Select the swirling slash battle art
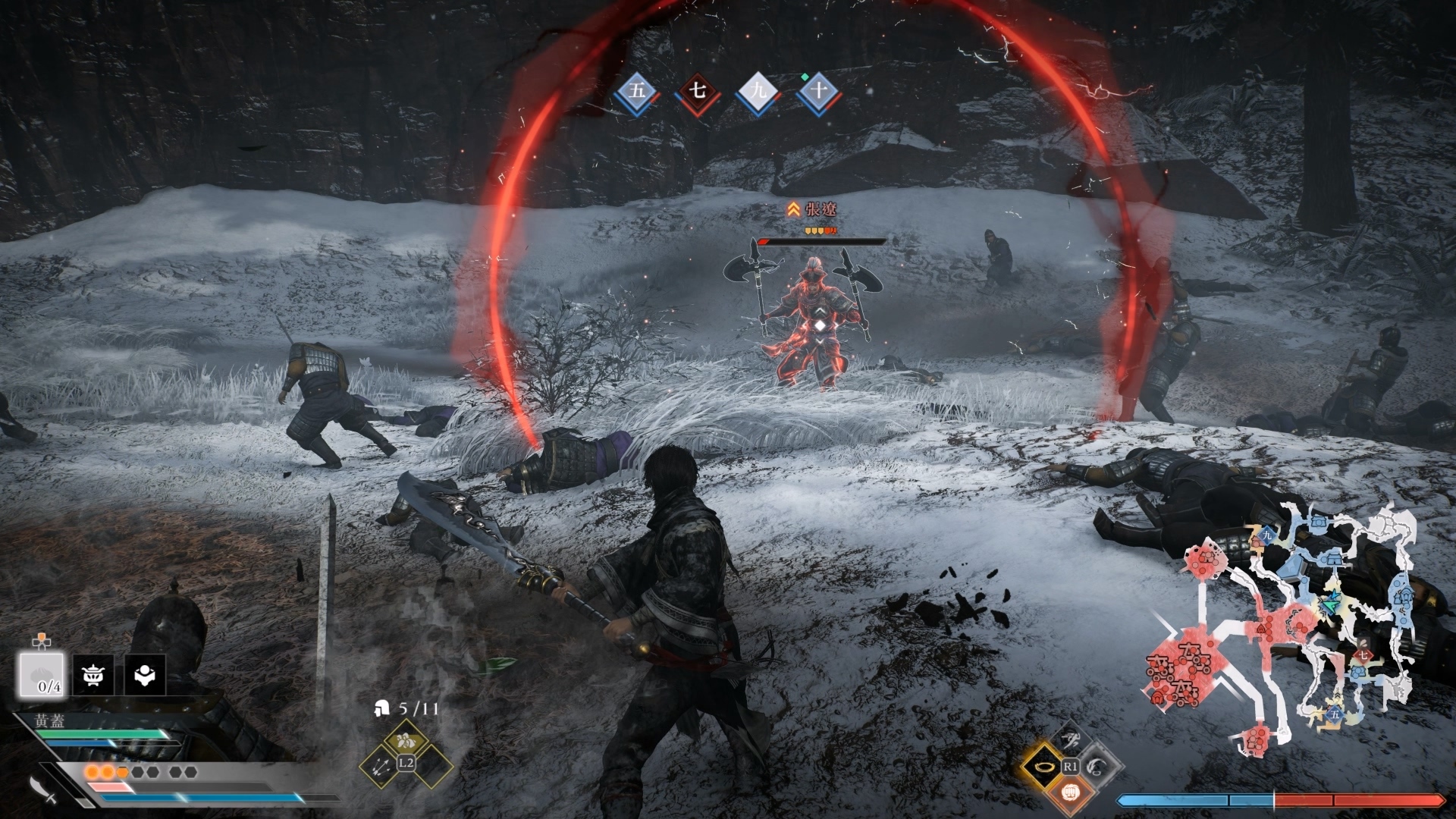The image size is (1456, 819). [1097, 767]
